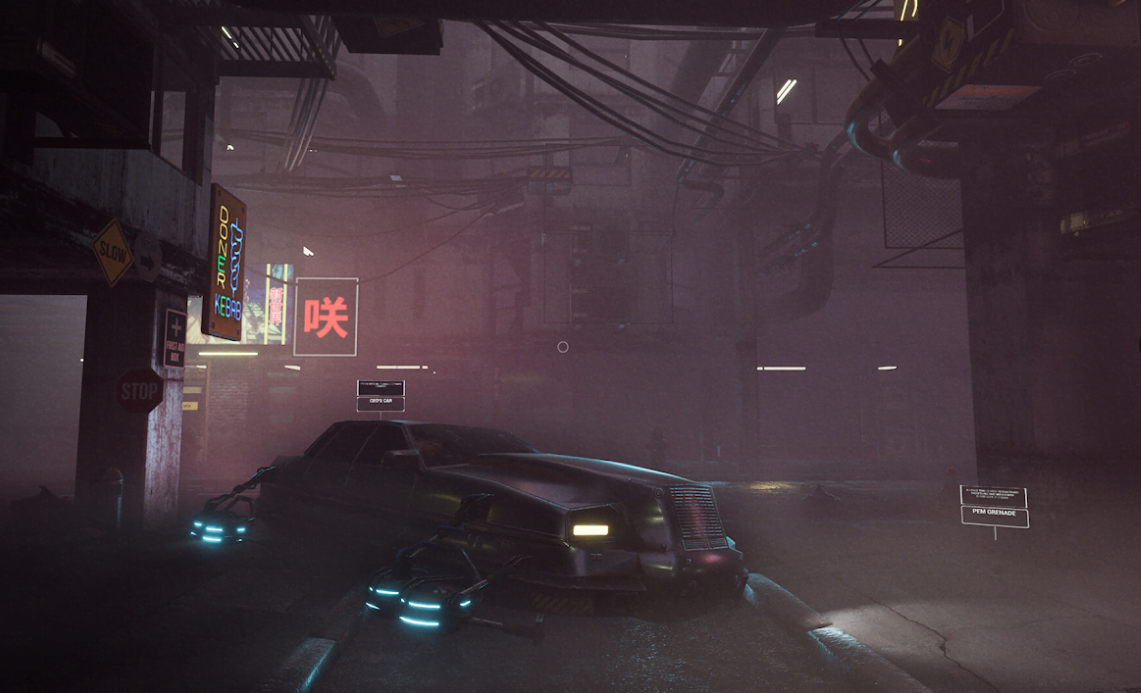The image size is (1141, 693).
Task: Select the PEM Grenade label marker
Action: (994, 516)
